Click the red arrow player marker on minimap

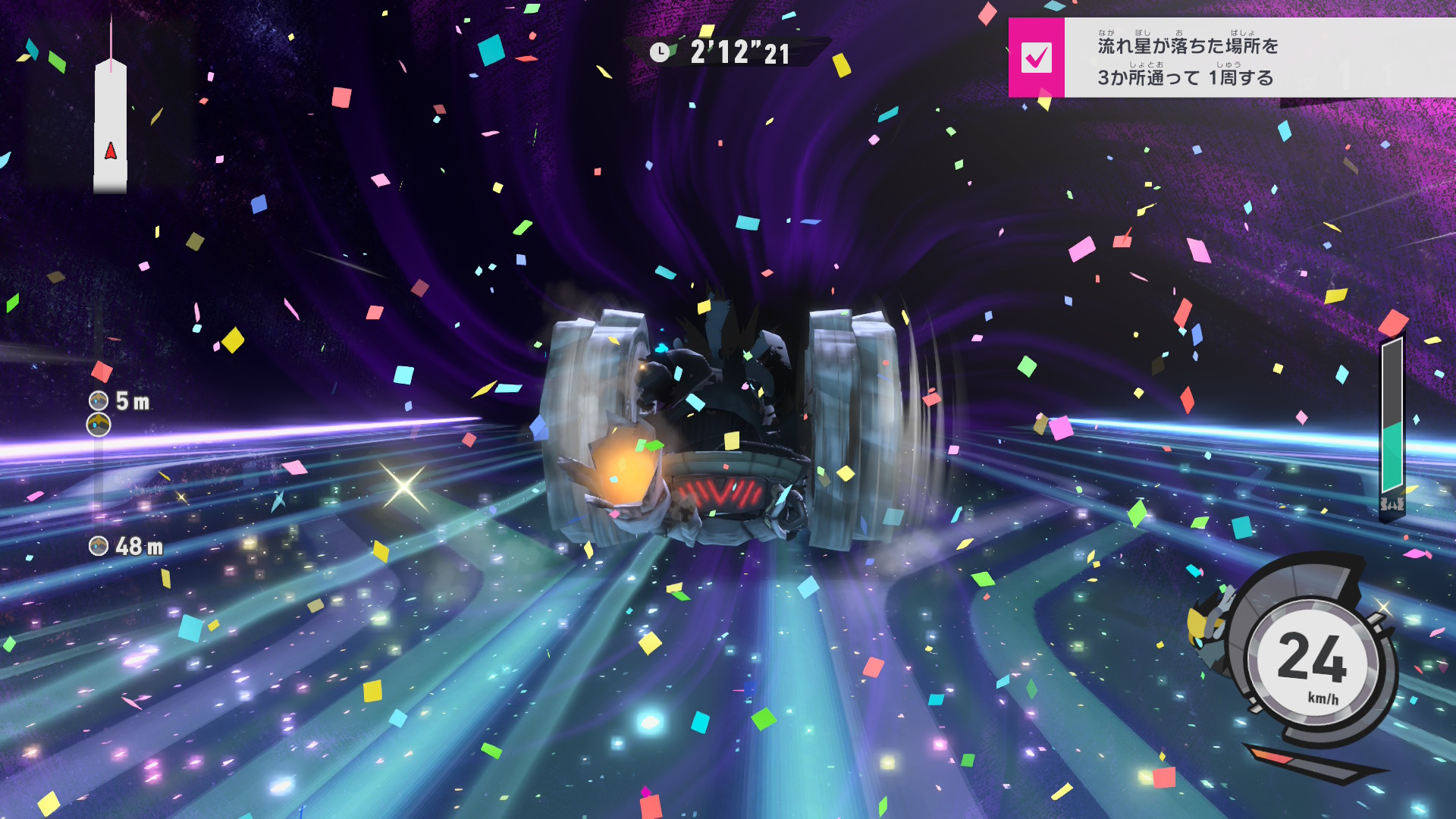click(x=111, y=151)
